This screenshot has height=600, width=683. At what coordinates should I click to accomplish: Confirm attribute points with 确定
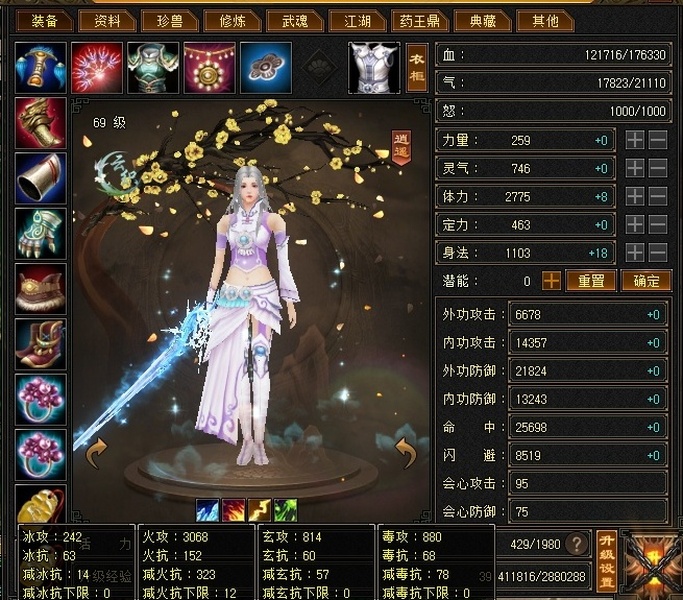[645, 281]
